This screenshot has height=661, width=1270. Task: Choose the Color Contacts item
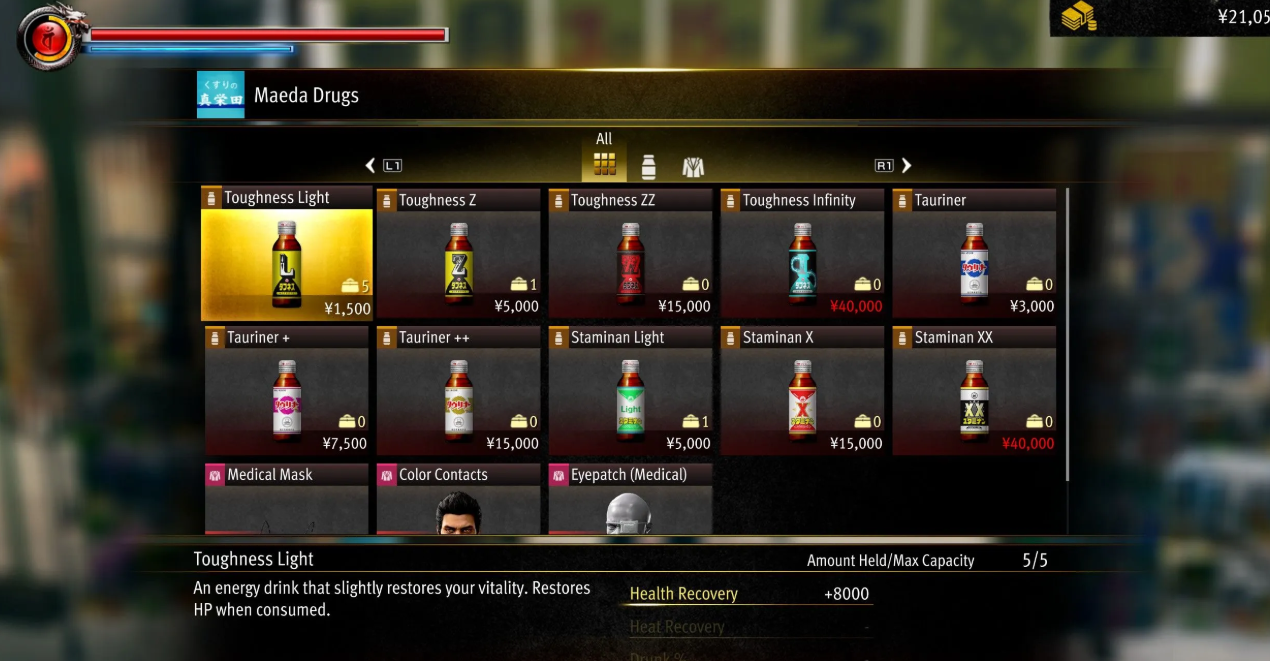[458, 500]
